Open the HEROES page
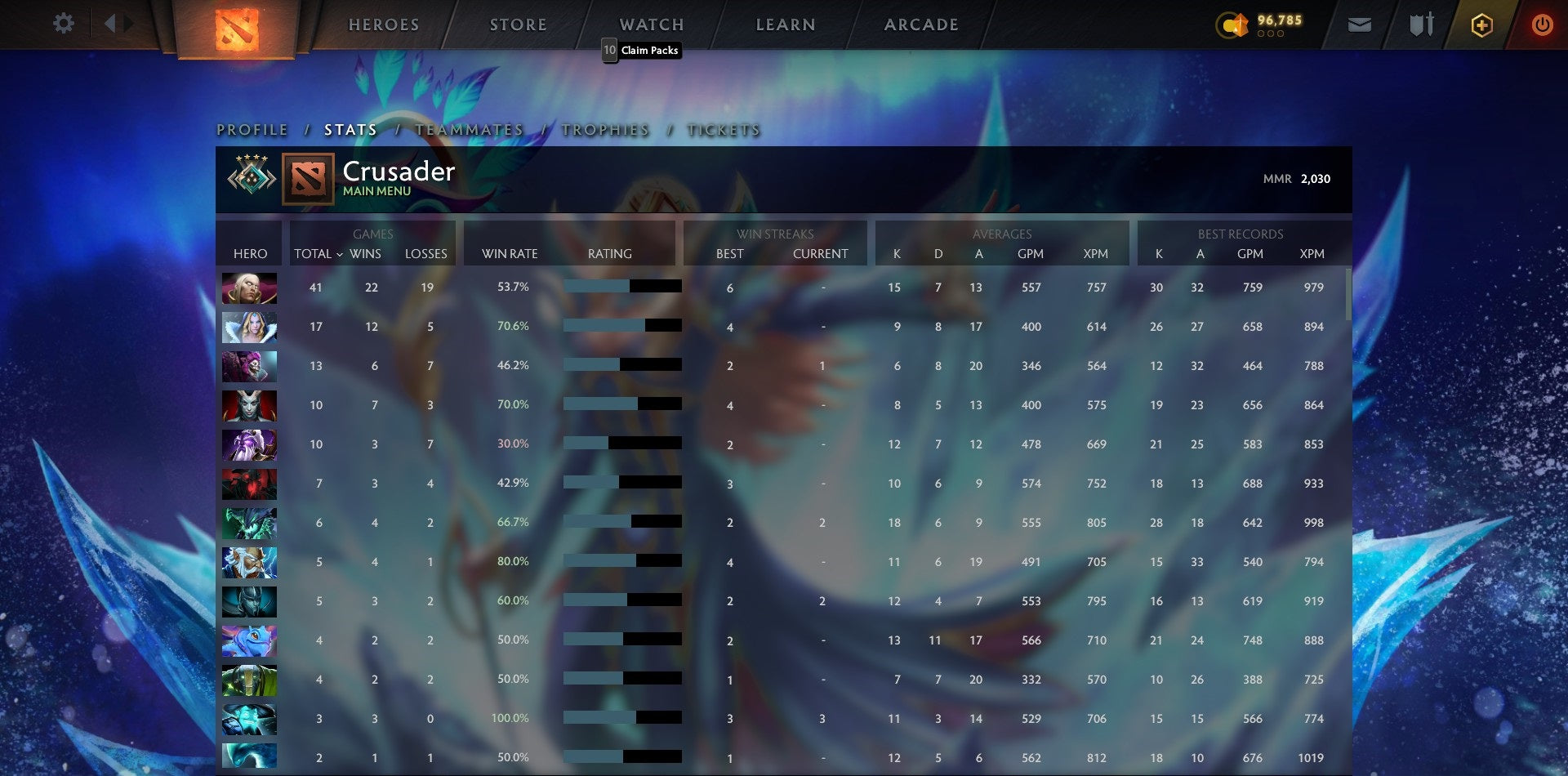This screenshot has height=776, width=1568. tap(384, 24)
